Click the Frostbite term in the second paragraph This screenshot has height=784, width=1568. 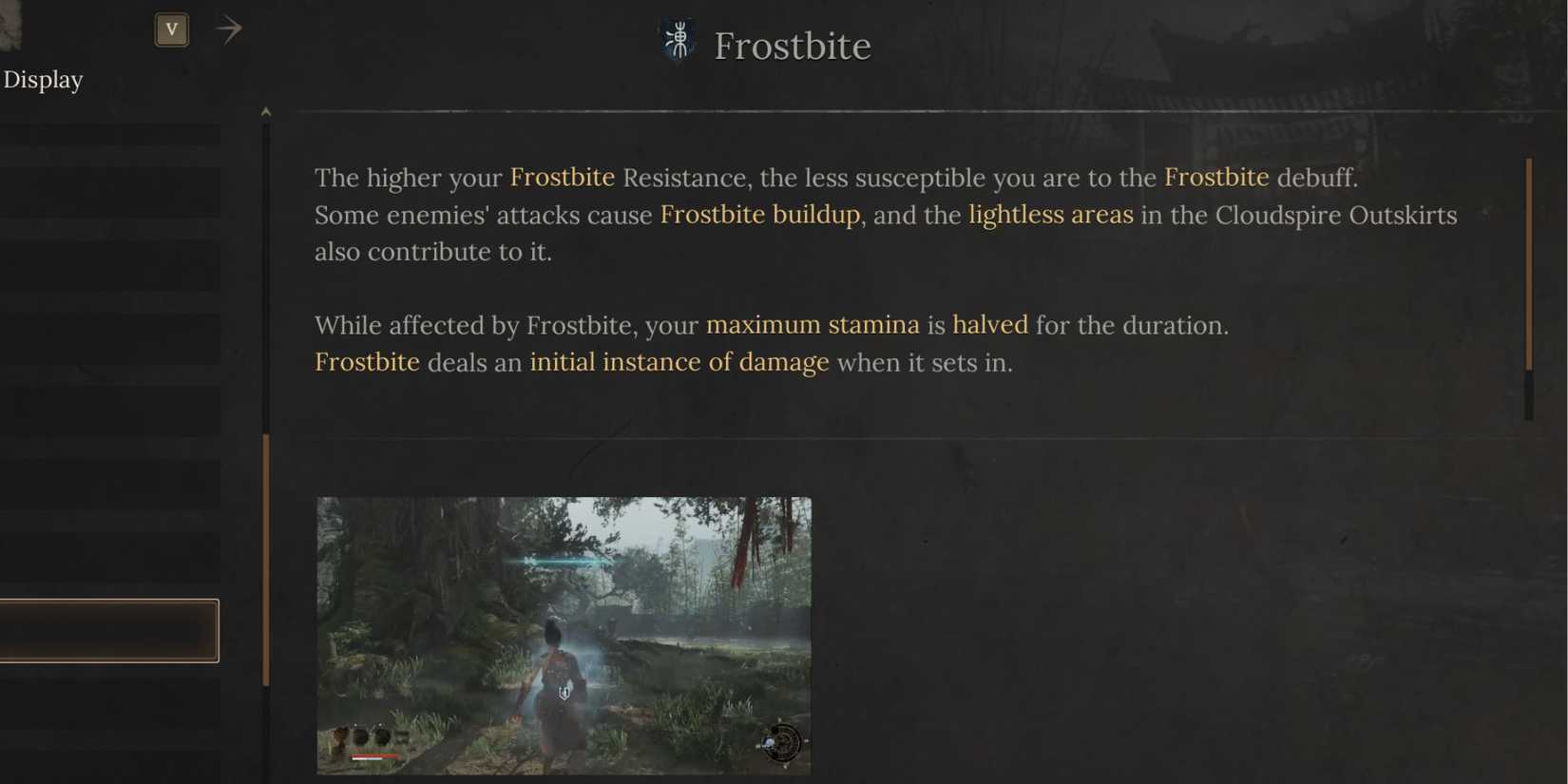point(367,362)
